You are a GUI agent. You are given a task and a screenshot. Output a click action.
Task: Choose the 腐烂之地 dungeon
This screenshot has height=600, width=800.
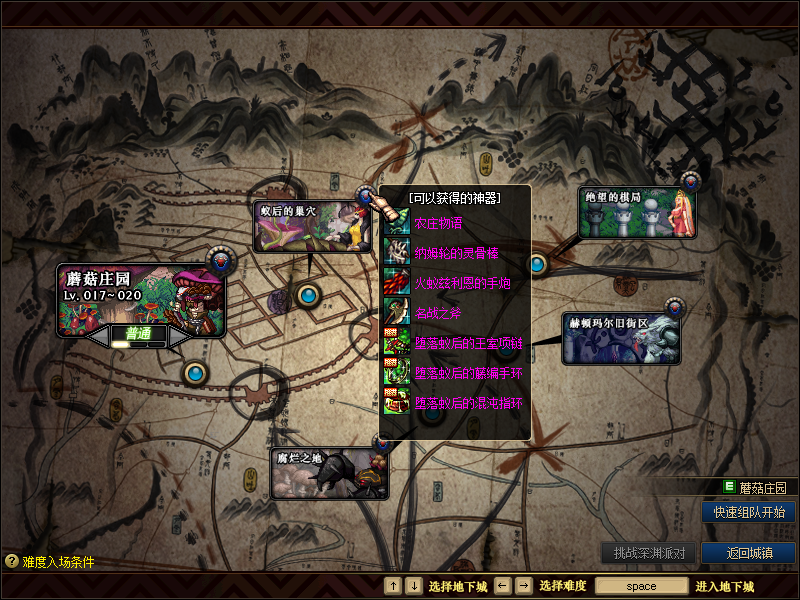(x=328, y=473)
